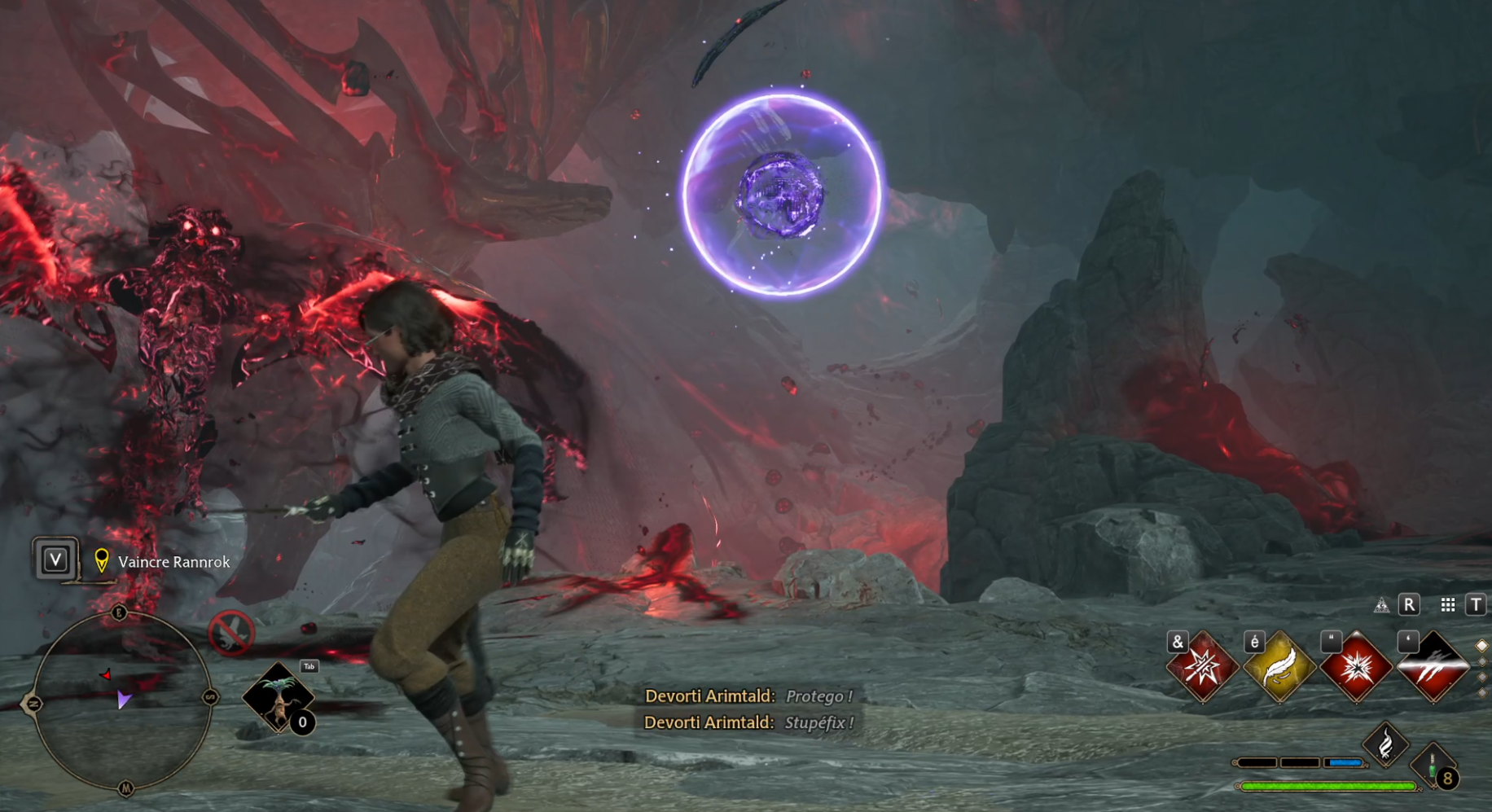Activate the red starburst Bombarda spell
1492x812 pixels.
tap(1356, 668)
